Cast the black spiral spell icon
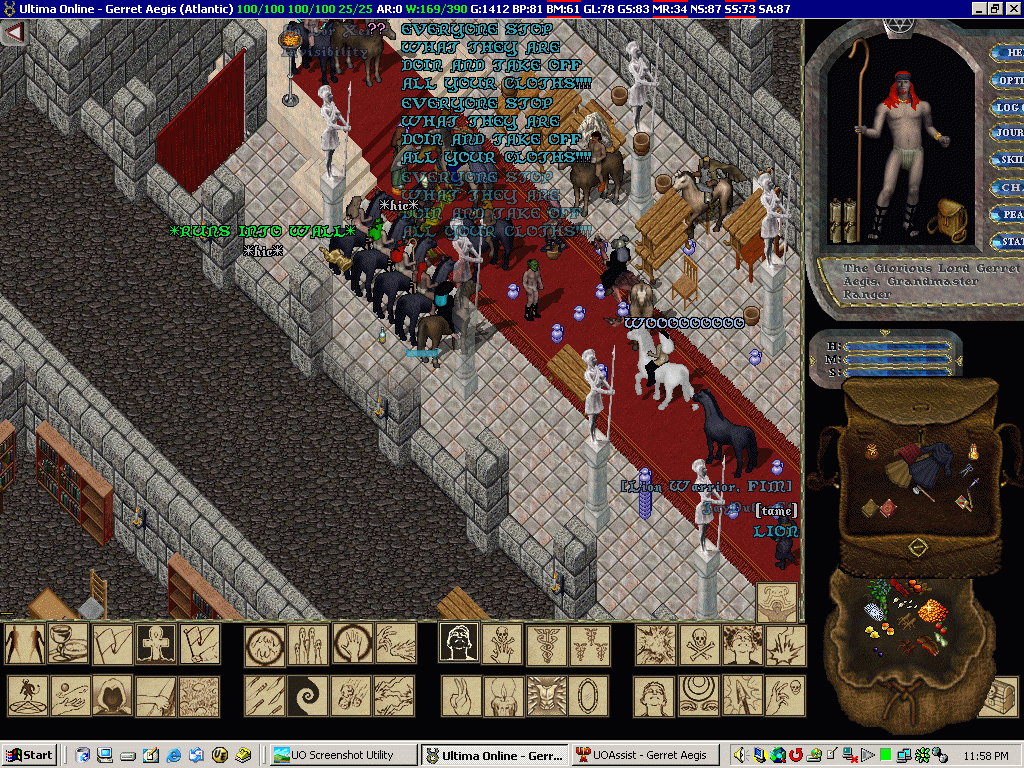This screenshot has width=1024, height=768. click(308, 696)
